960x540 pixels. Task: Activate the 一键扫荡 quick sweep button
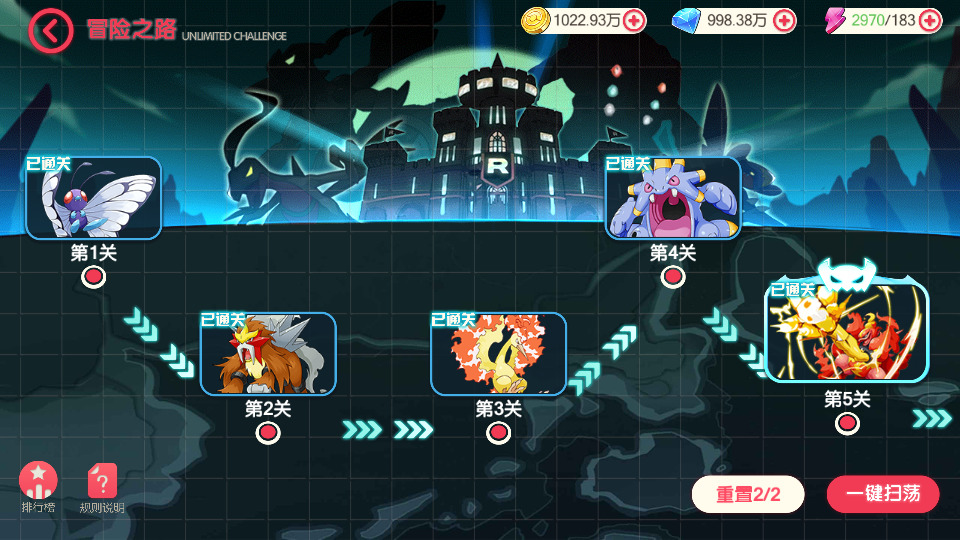pos(883,494)
